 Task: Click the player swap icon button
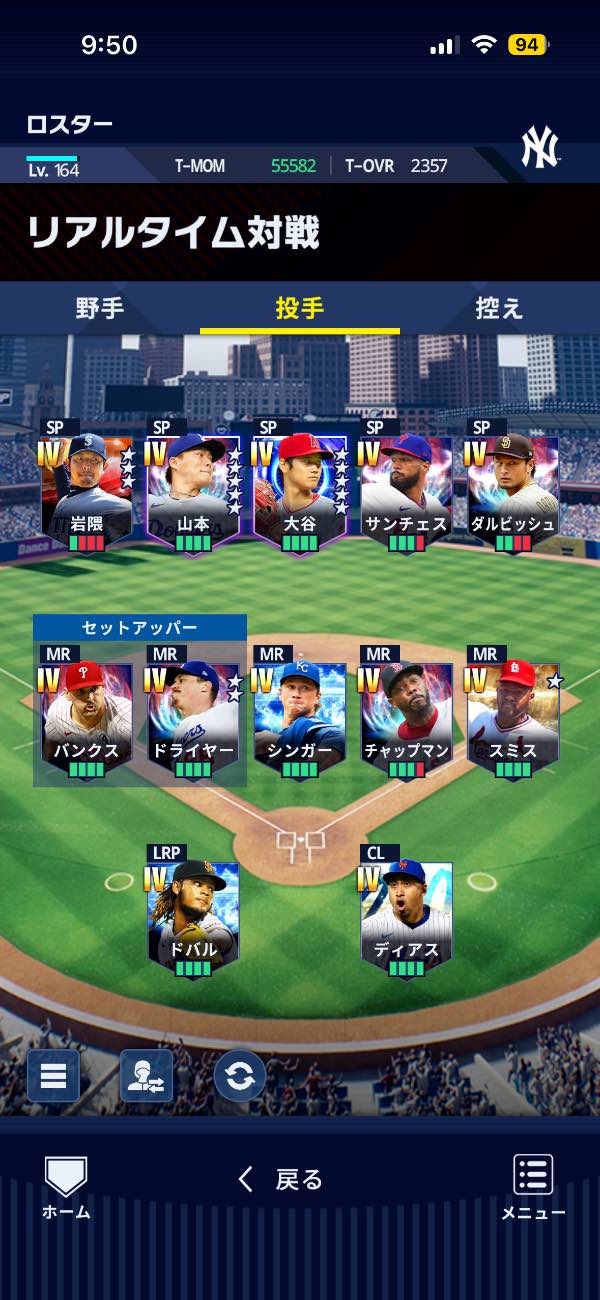(146, 1076)
